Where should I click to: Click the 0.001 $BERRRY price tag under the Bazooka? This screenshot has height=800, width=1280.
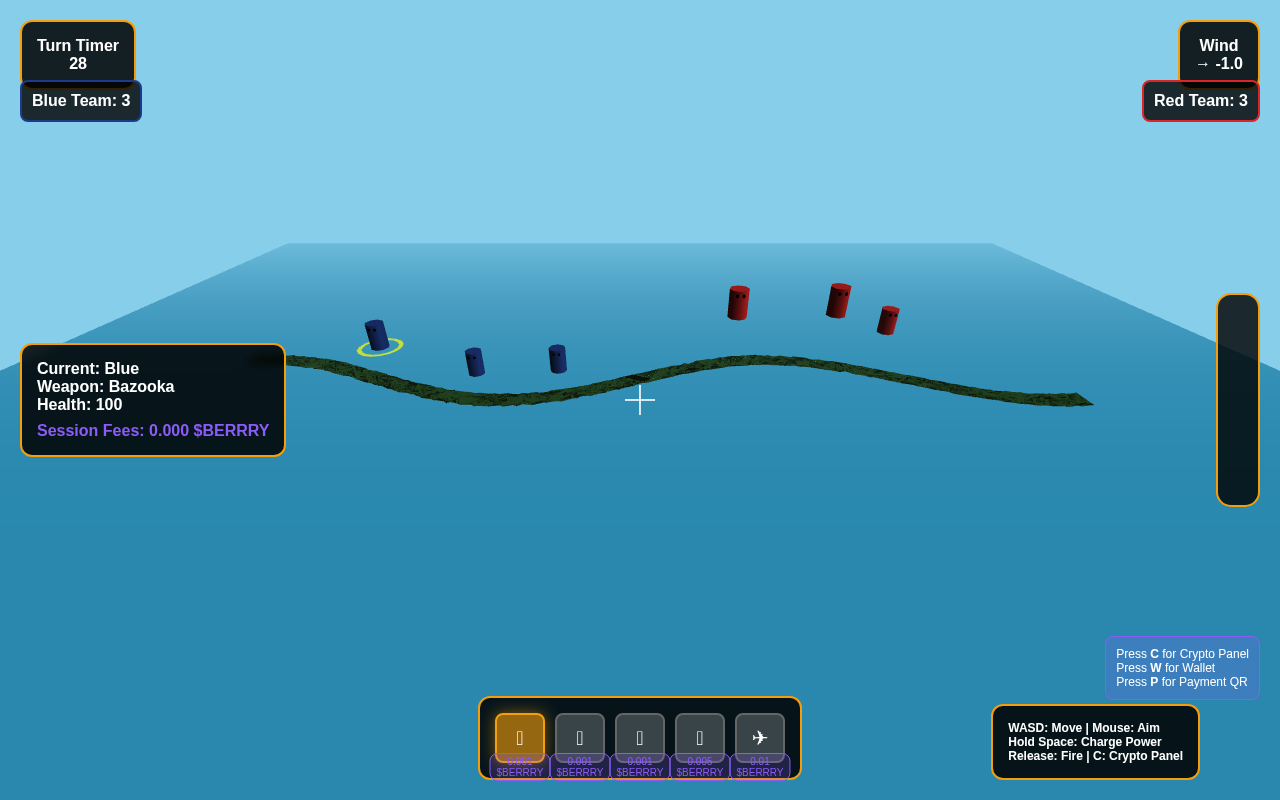pyautogui.click(x=519, y=766)
